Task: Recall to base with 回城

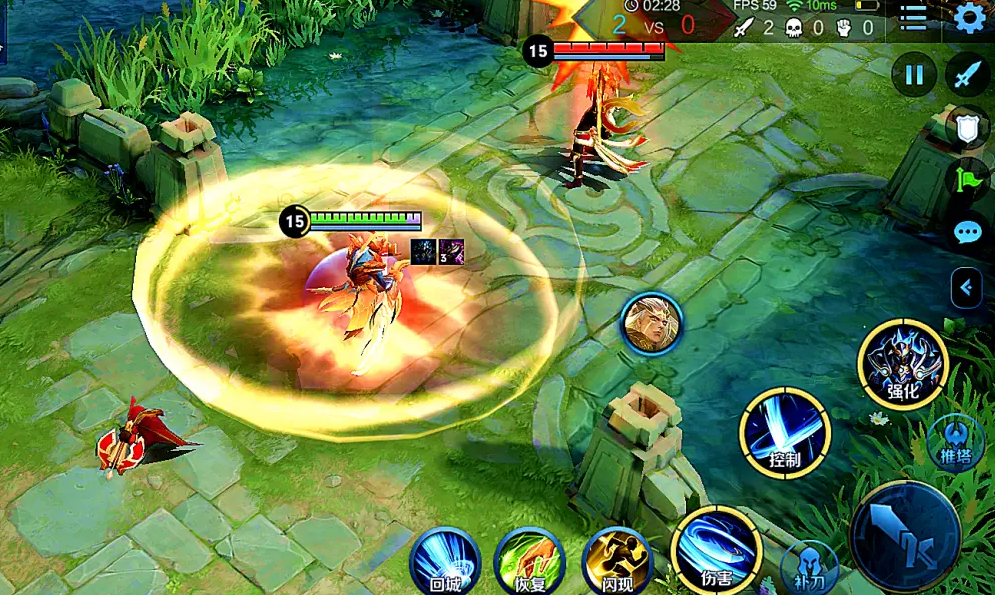Action: [x=445, y=560]
